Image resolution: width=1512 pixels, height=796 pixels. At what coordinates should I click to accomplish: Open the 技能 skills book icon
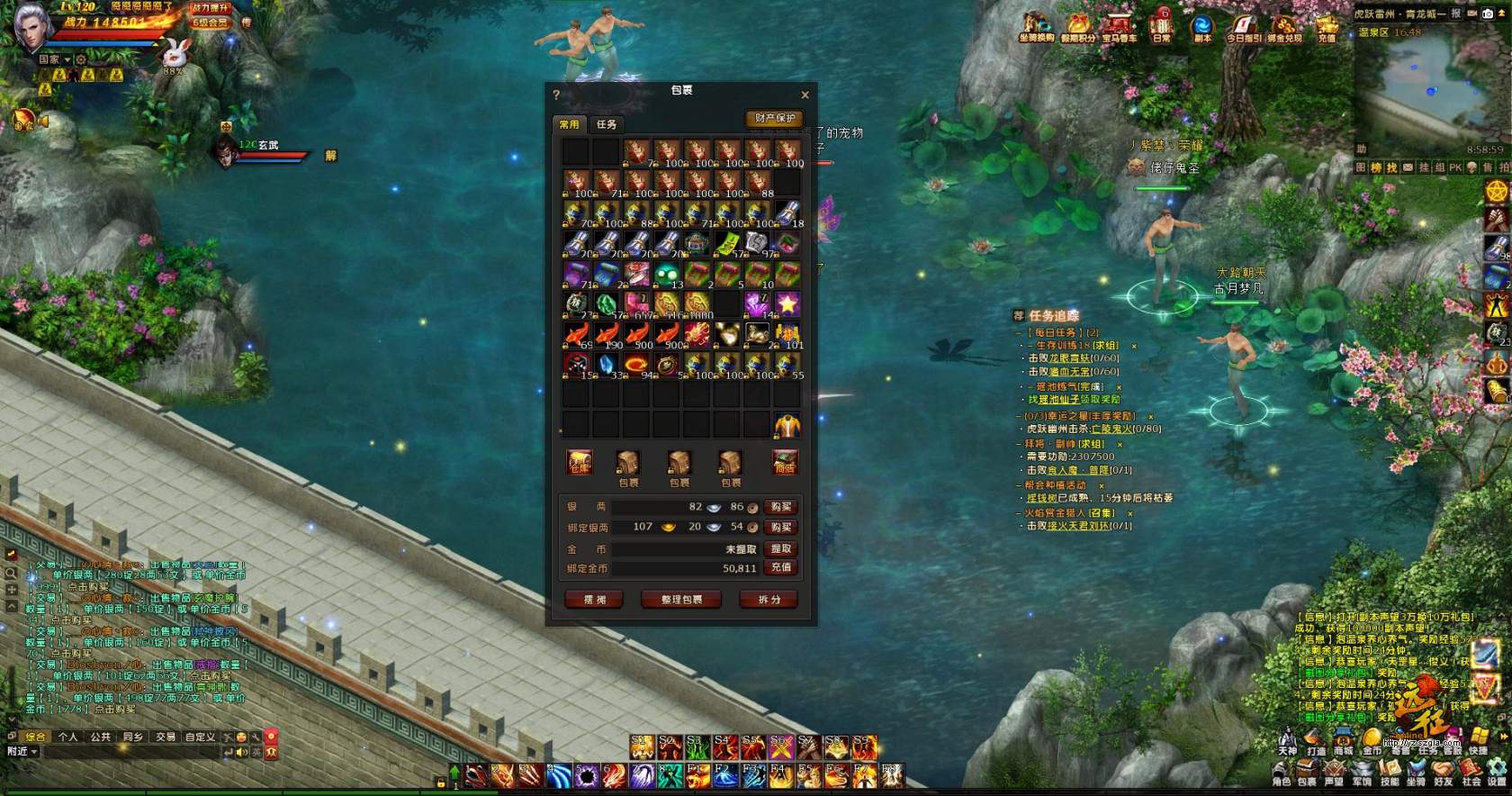pyautogui.click(x=1389, y=770)
